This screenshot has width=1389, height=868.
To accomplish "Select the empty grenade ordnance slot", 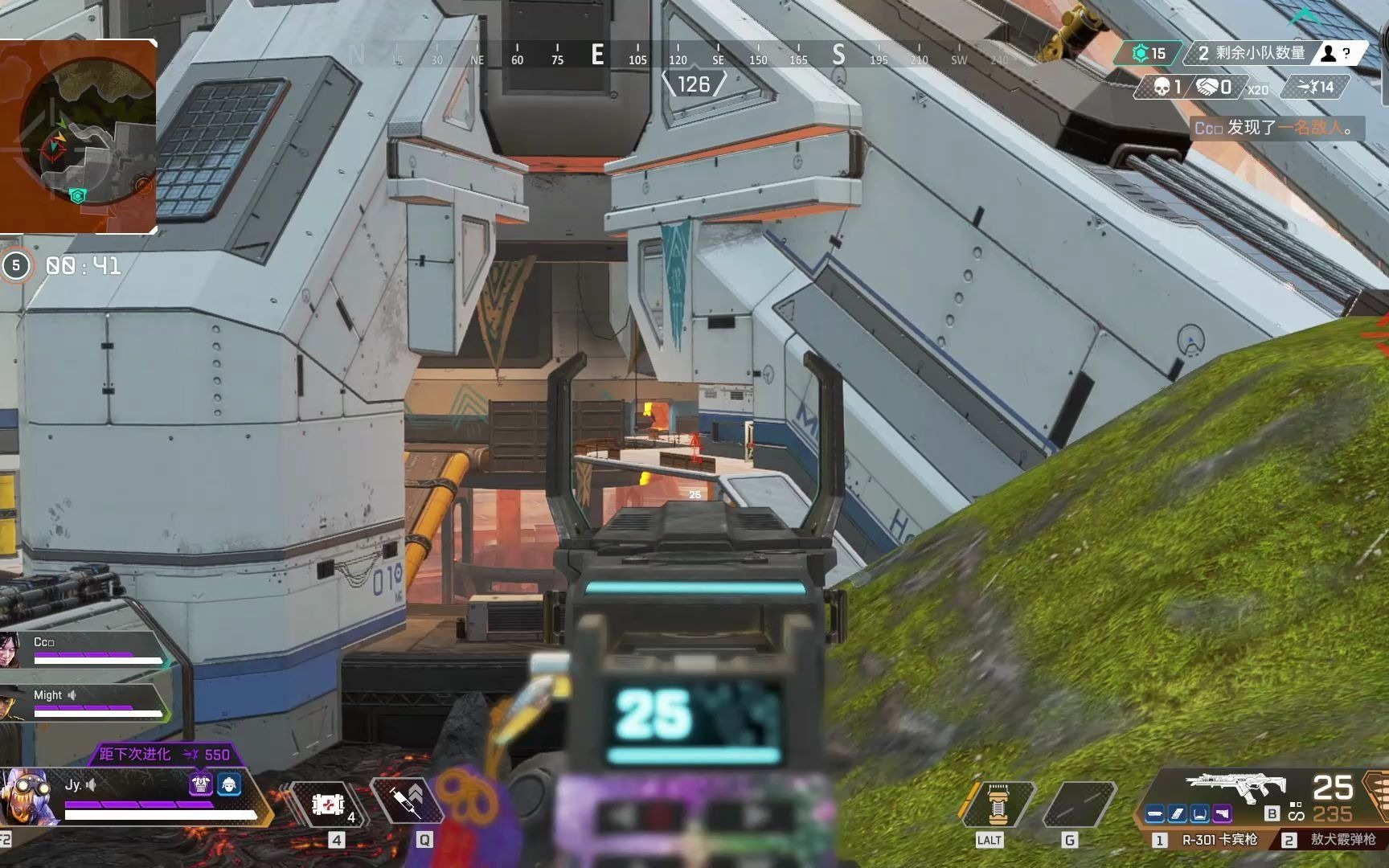I will click(1078, 804).
